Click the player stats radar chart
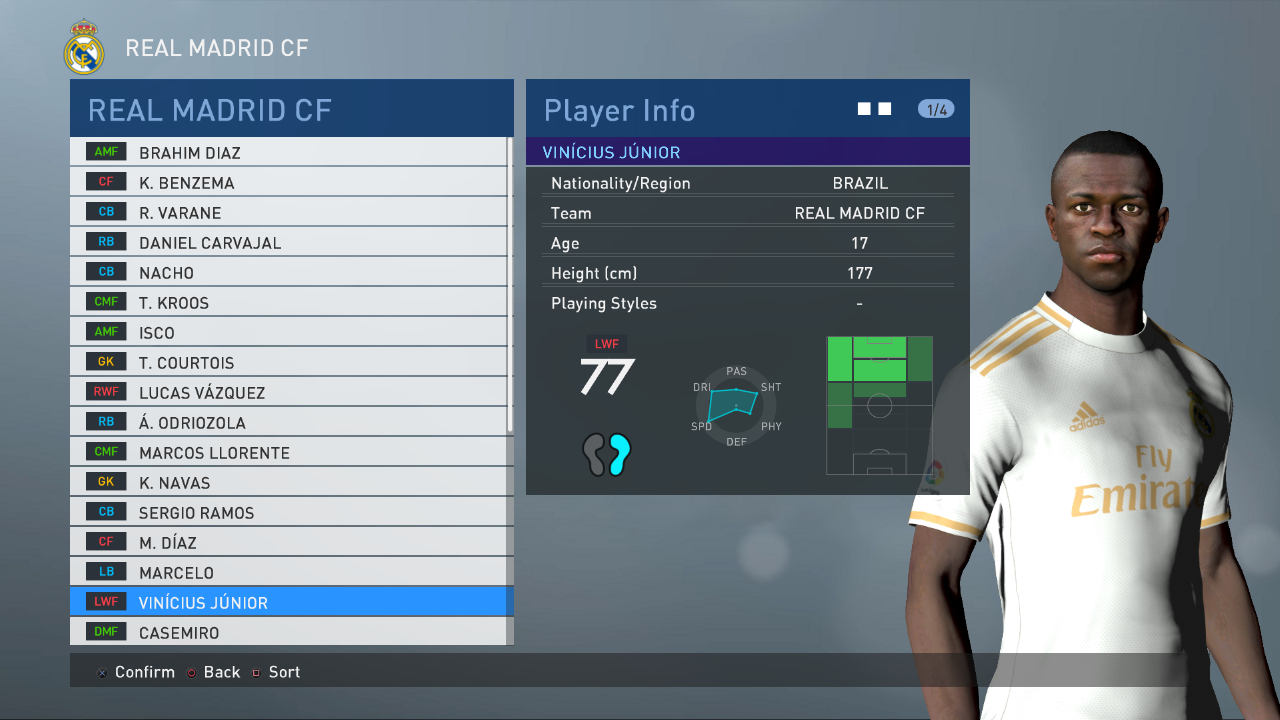Screen dimensions: 1280x720 pos(736,404)
